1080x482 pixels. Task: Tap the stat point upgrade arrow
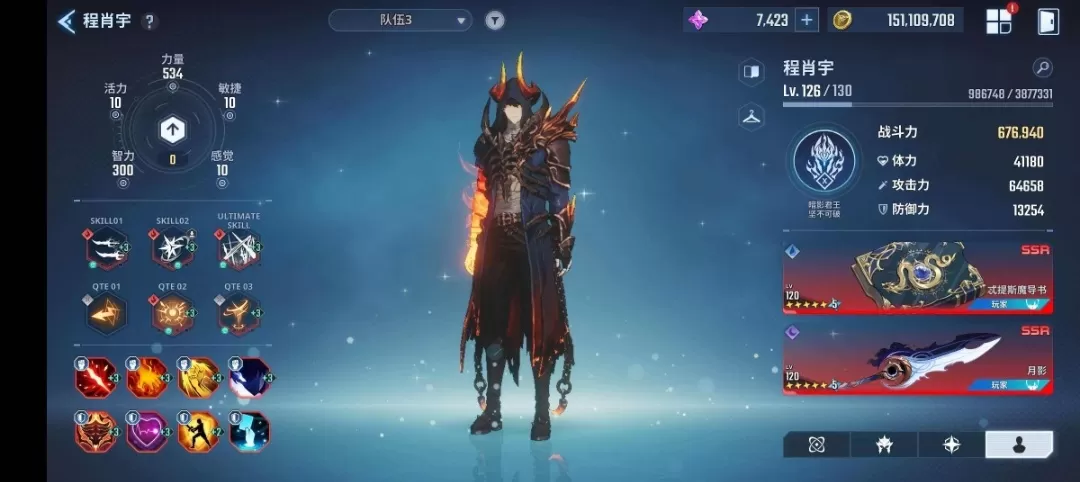(x=172, y=129)
